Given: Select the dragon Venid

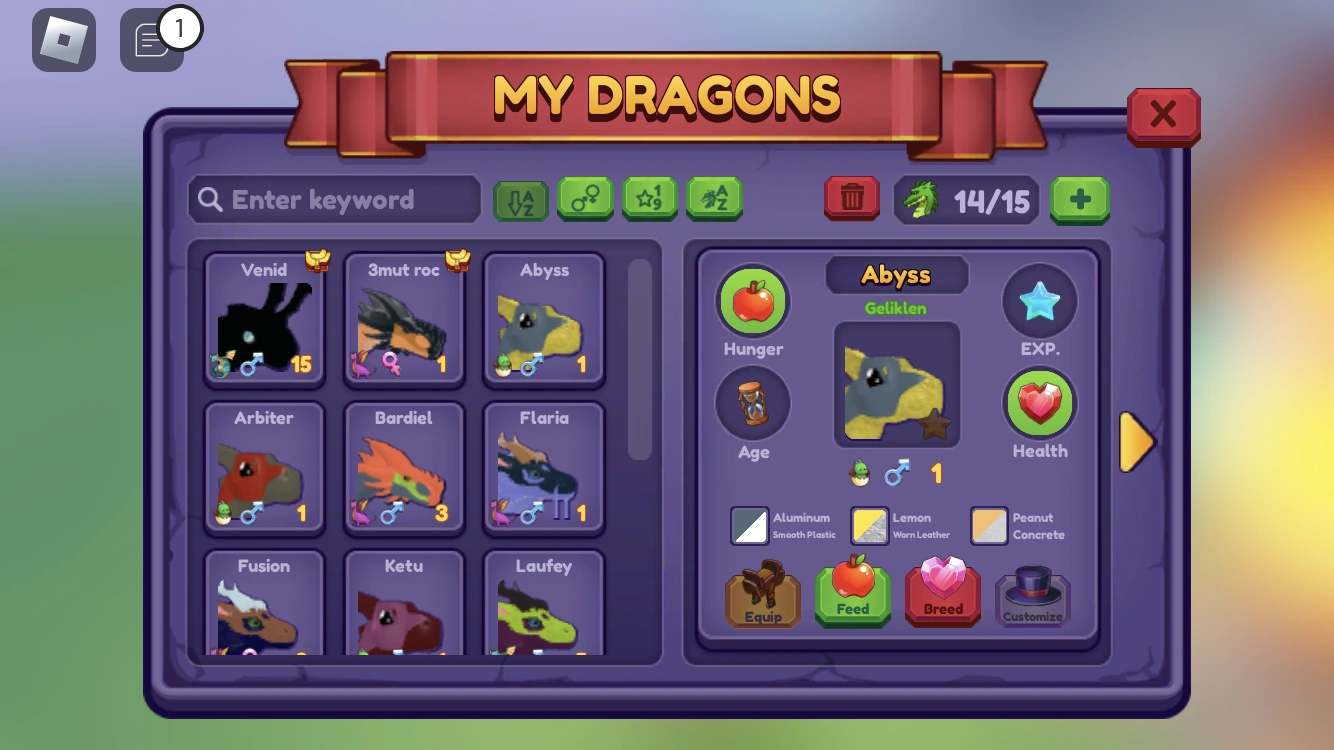Looking at the screenshot, I should coord(263,320).
